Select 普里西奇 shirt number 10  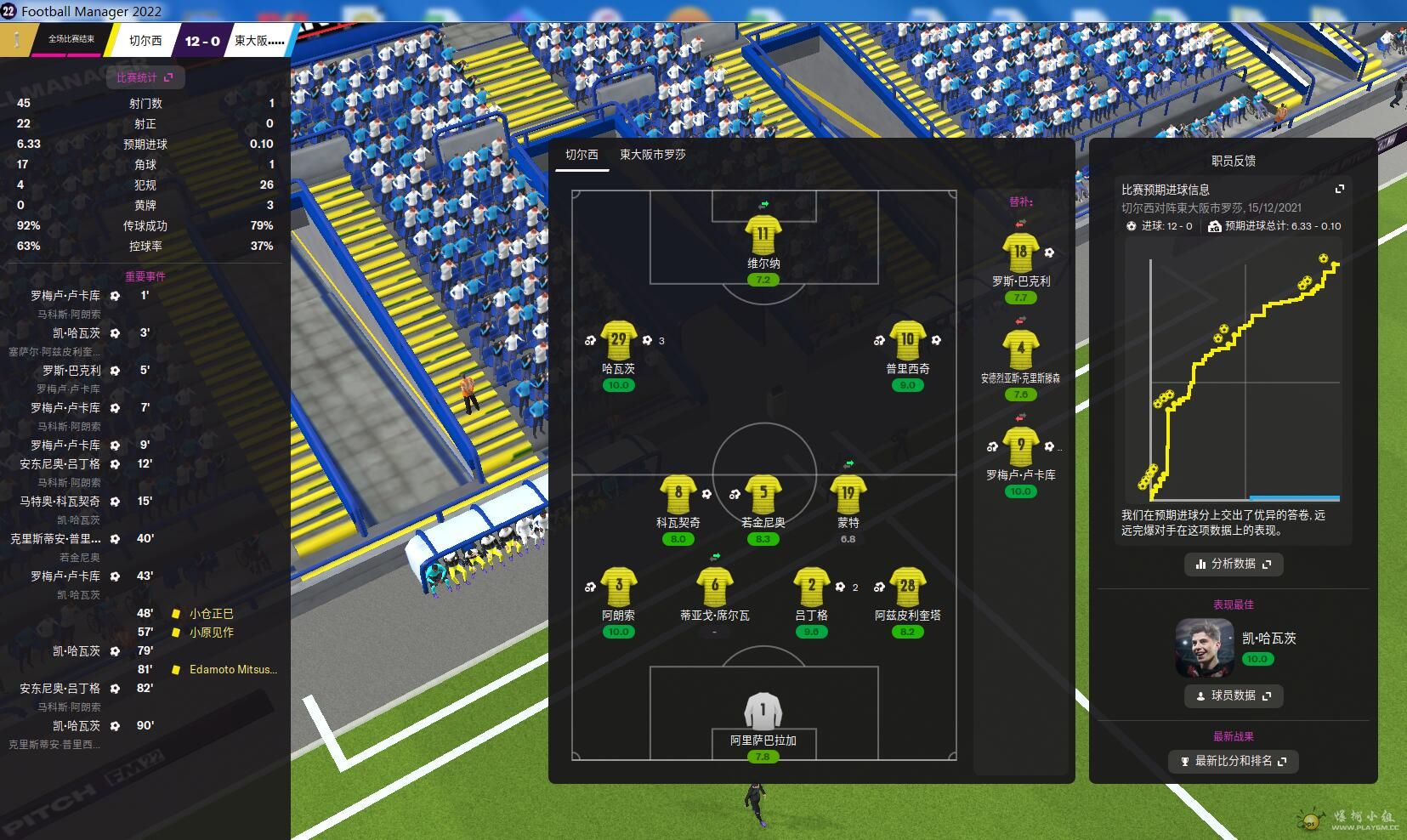tap(907, 341)
